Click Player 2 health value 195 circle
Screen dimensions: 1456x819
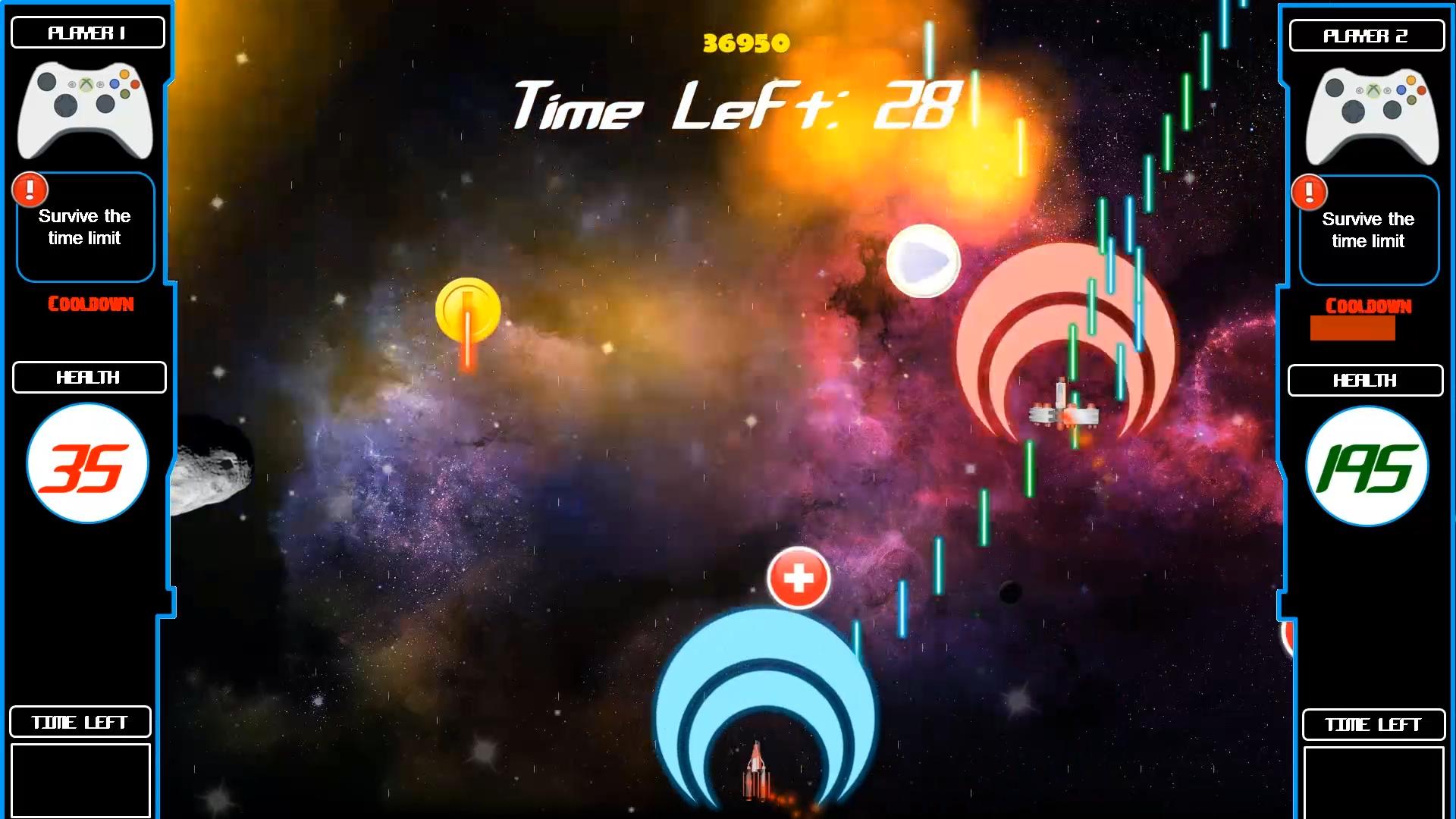point(1366,467)
